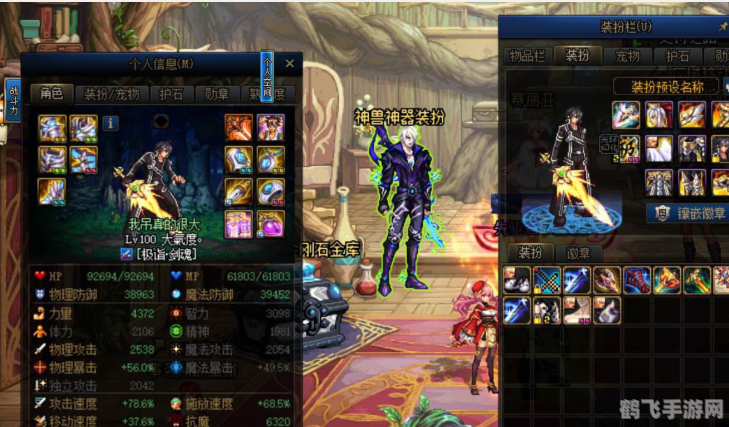Close the 个人信息 character info window

pyautogui.click(x=290, y=64)
